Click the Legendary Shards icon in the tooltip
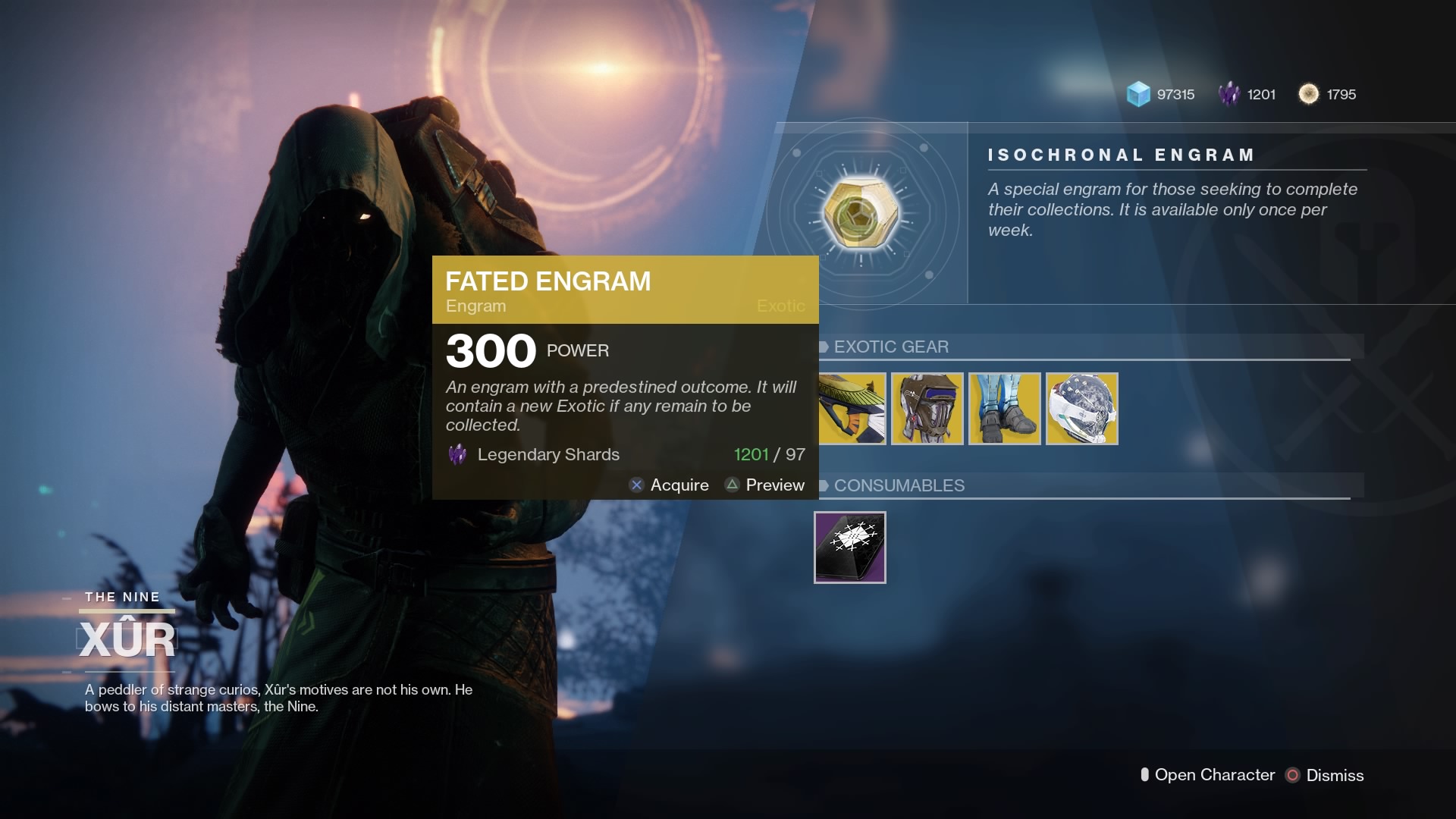The image size is (1456, 819). point(457,454)
